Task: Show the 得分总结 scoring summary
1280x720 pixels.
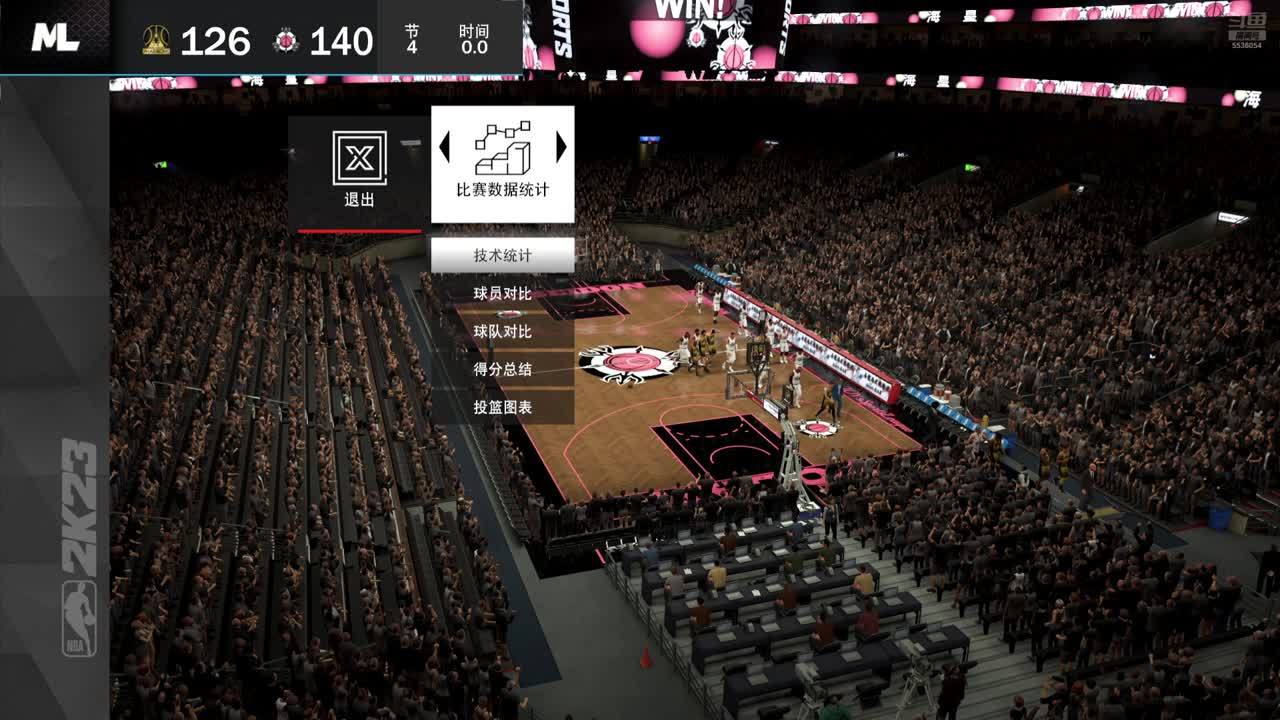Action: (502, 369)
